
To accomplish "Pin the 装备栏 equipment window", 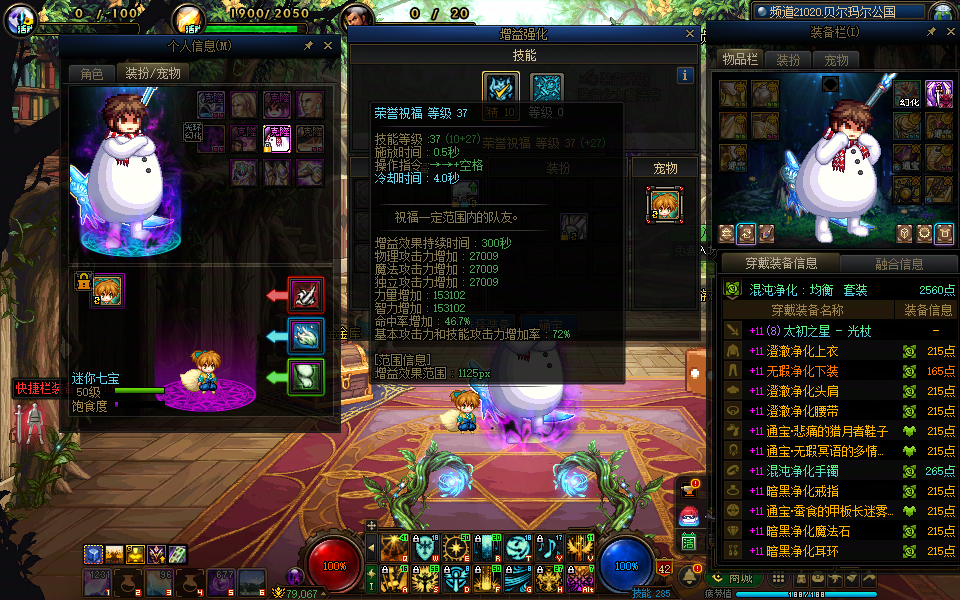I will [x=928, y=32].
